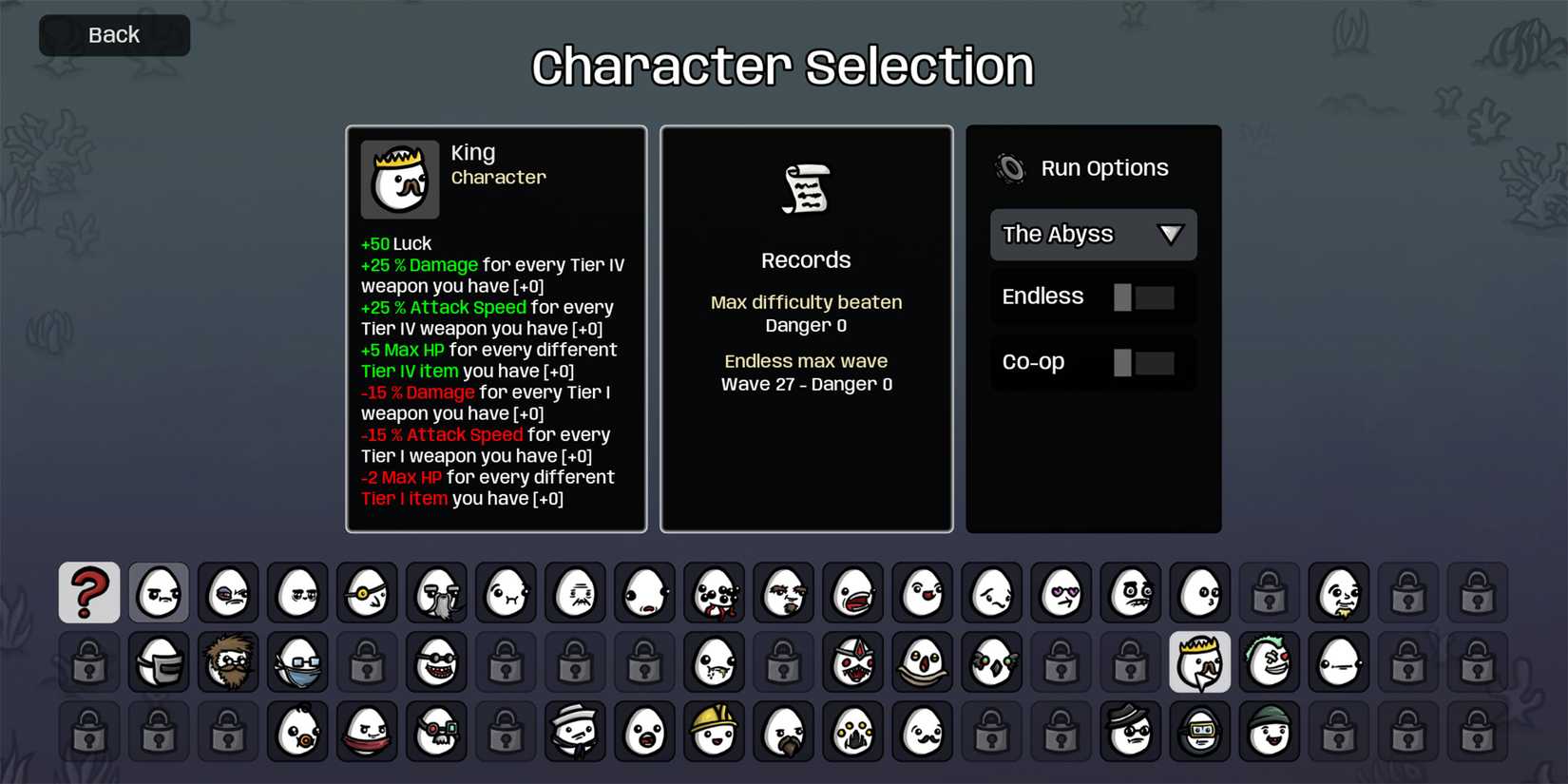1568x784 pixels.
Task: Select the character wearing a yellow hard hat
Action: 713,732
